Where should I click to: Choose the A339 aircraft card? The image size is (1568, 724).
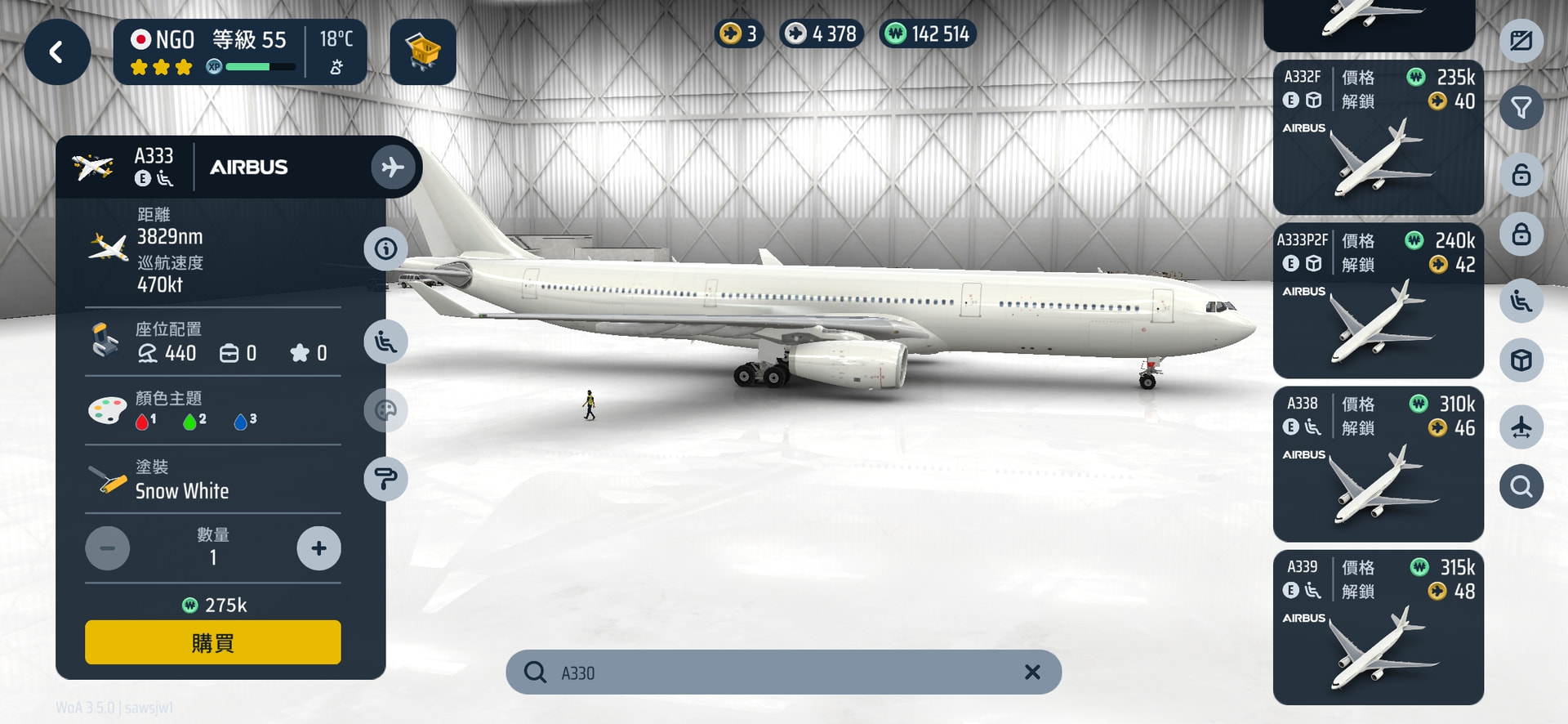1378,628
